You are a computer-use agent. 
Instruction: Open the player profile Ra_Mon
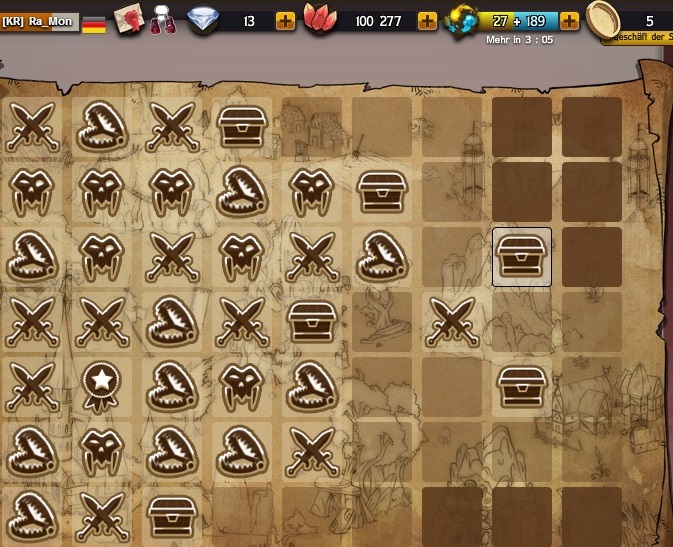(x=39, y=21)
